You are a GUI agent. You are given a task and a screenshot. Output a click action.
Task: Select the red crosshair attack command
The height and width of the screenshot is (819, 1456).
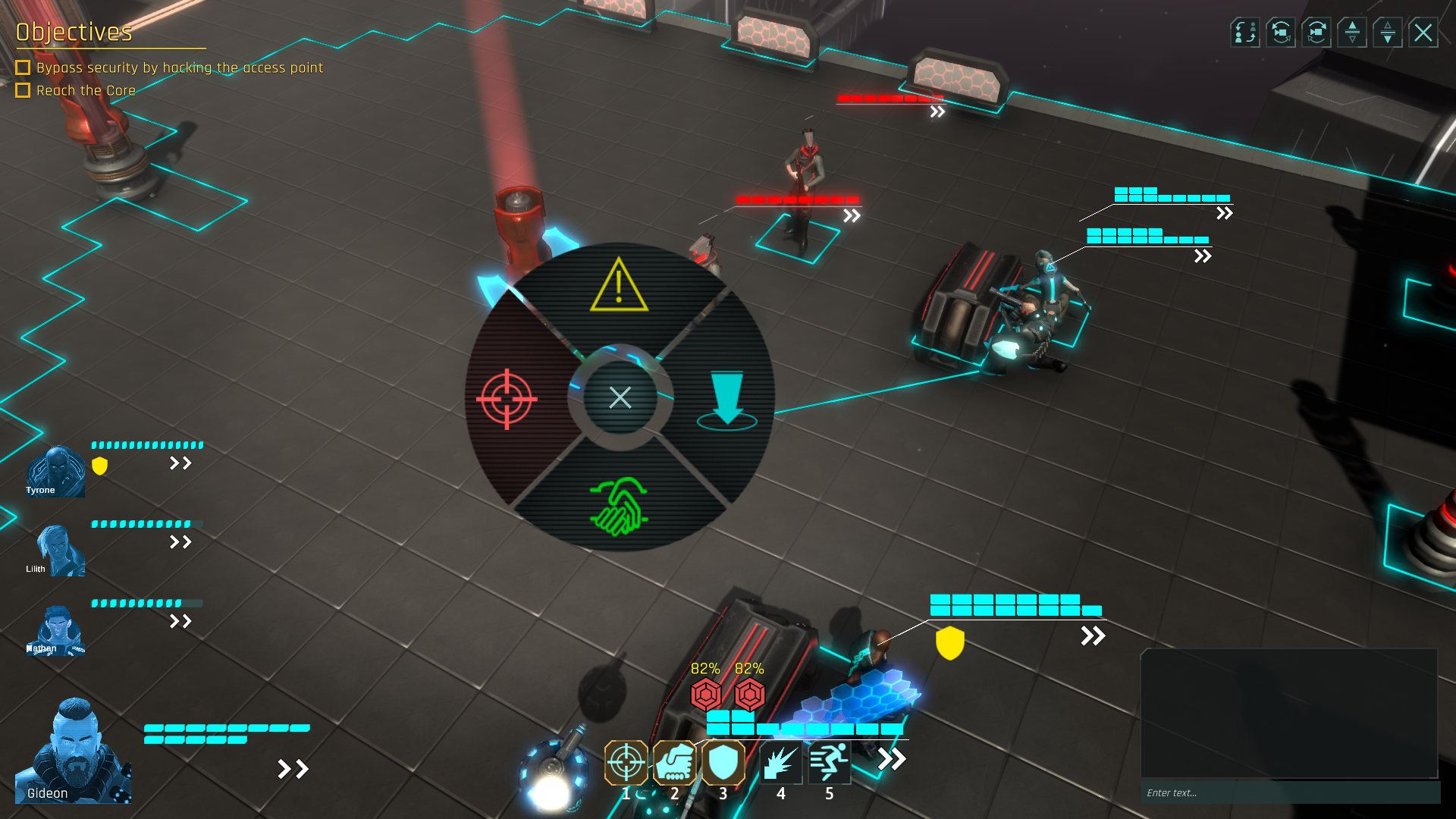click(507, 399)
